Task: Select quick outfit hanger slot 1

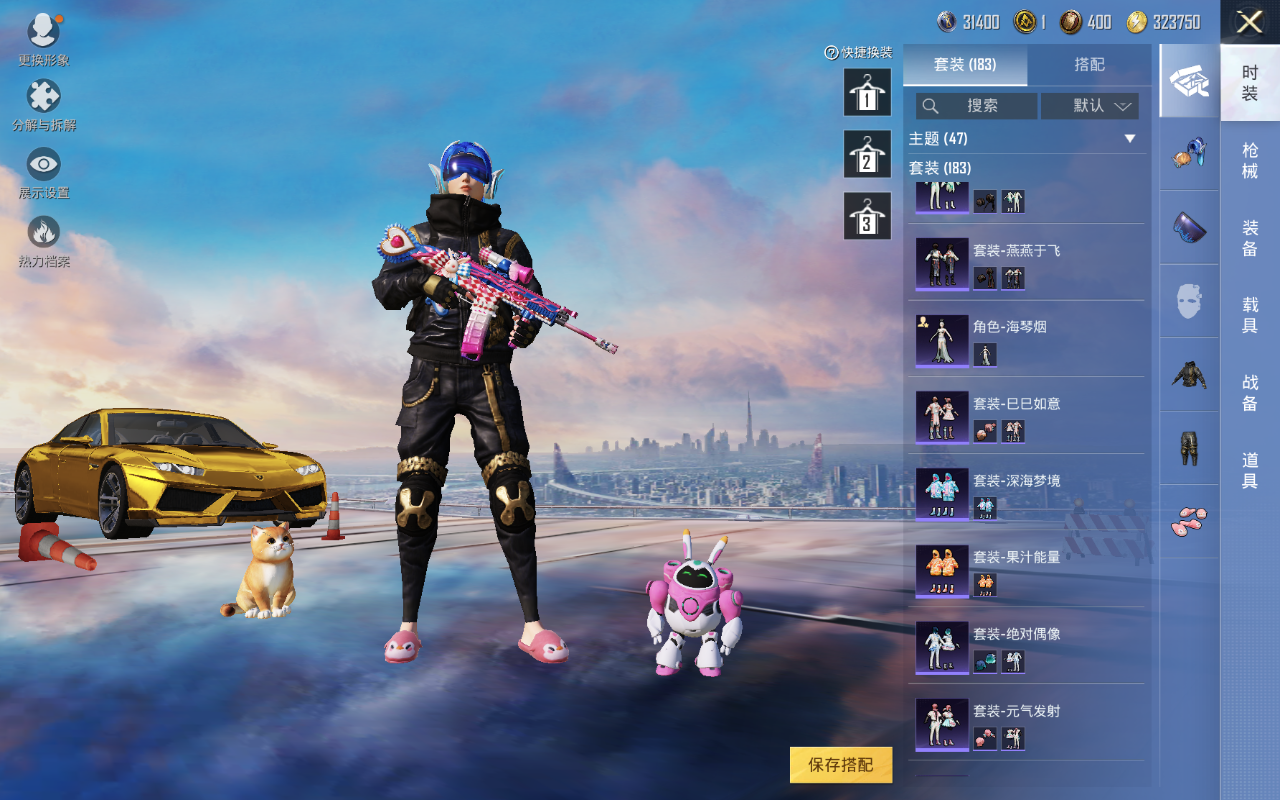Action: click(867, 93)
